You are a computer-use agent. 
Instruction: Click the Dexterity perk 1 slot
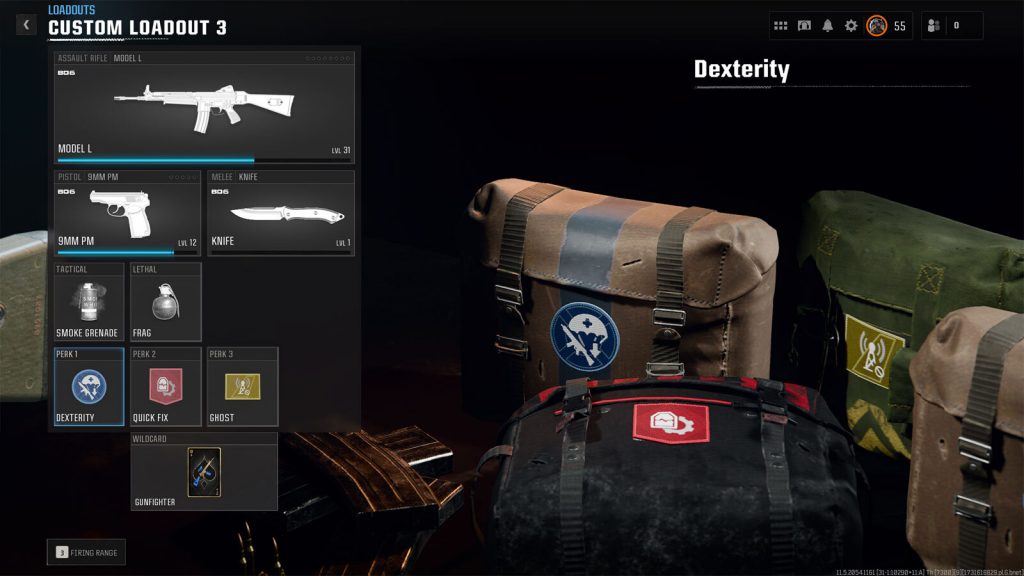89,387
